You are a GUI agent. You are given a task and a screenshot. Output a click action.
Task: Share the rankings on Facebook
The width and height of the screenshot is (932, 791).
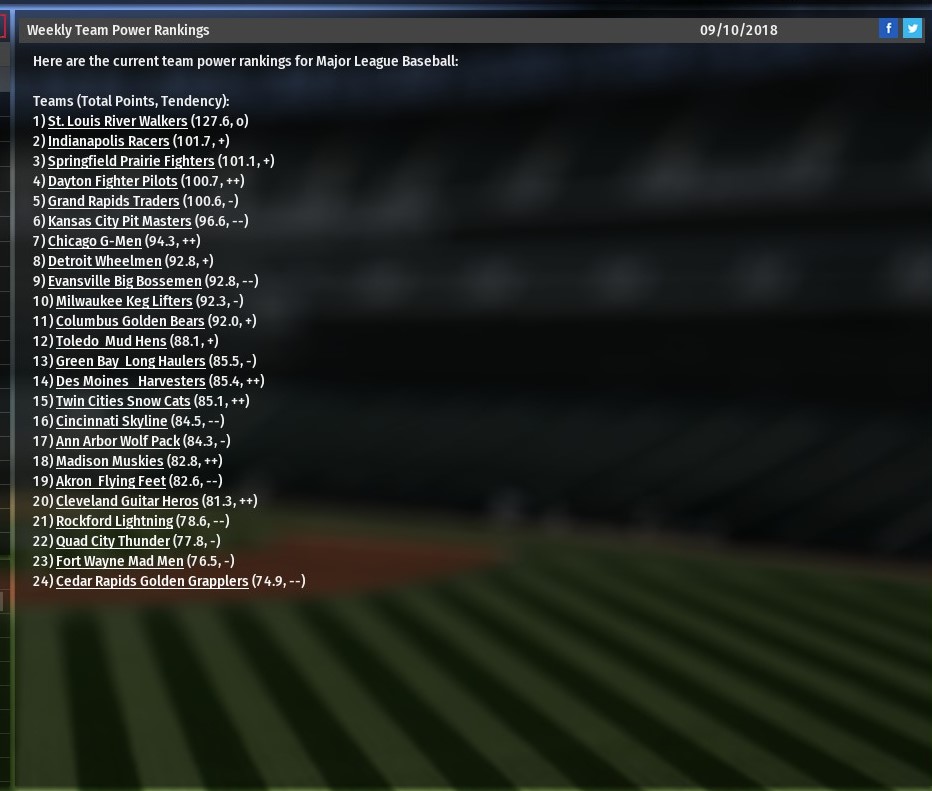[x=888, y=29]
